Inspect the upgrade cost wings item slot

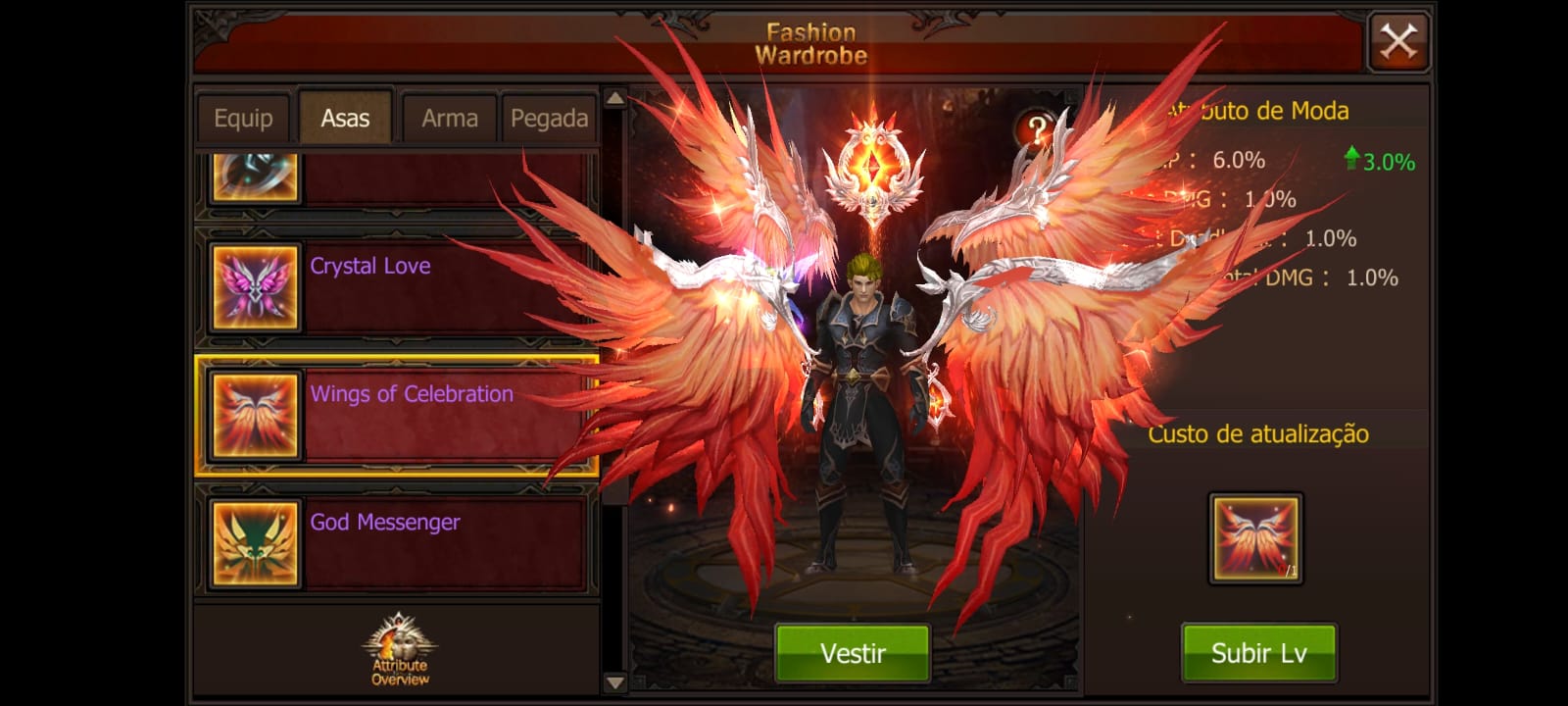click(x=1255, y=538)
